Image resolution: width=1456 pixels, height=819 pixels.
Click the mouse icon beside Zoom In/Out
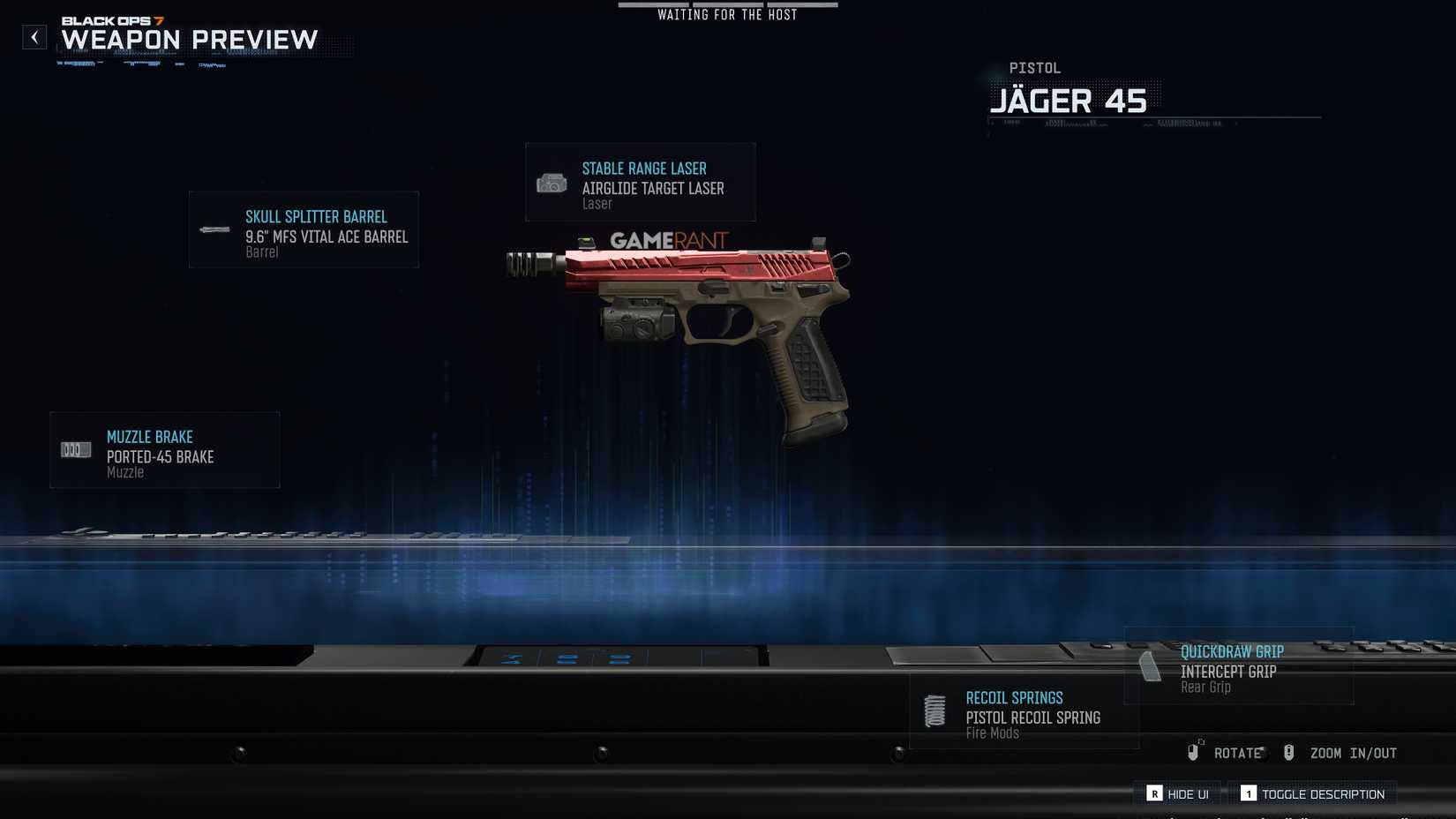(x=1288, y=752)
